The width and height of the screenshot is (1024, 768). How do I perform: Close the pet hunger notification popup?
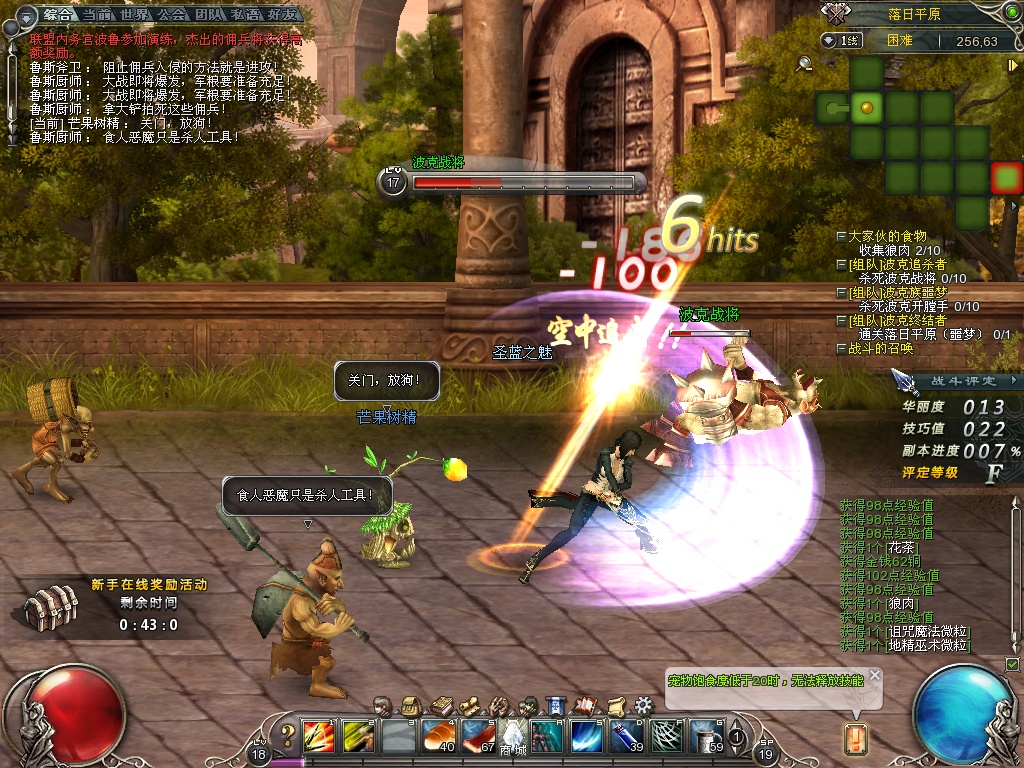875,676
